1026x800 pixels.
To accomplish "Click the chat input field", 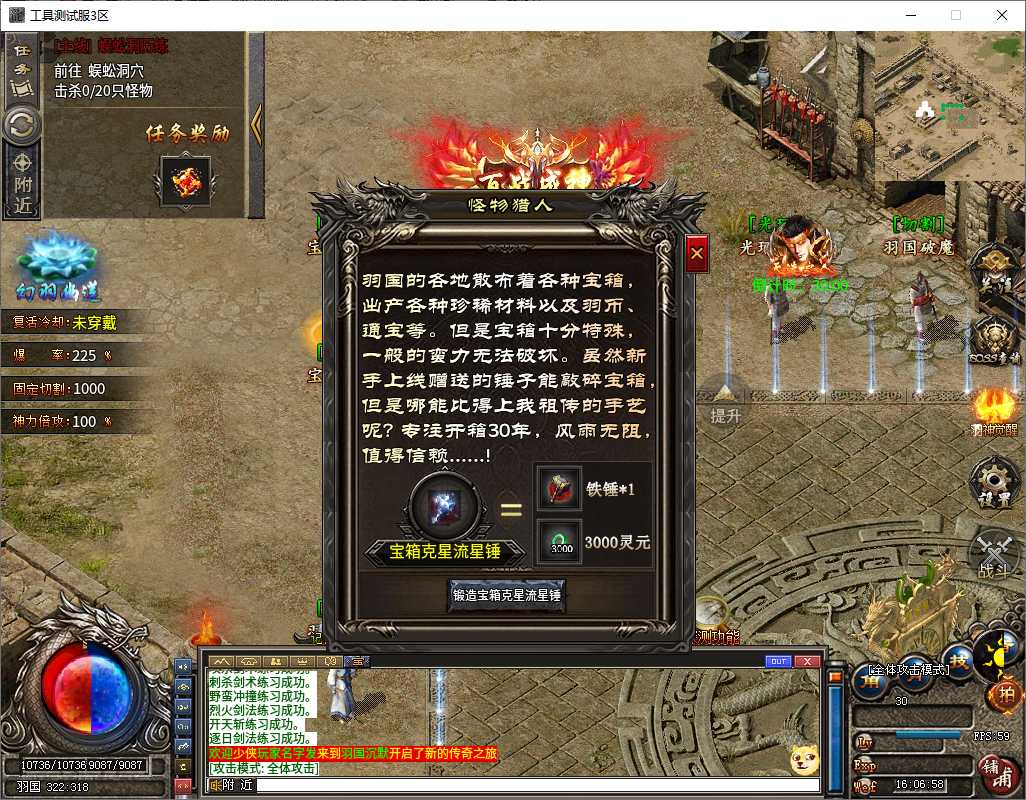I will (x=536, y=786).
